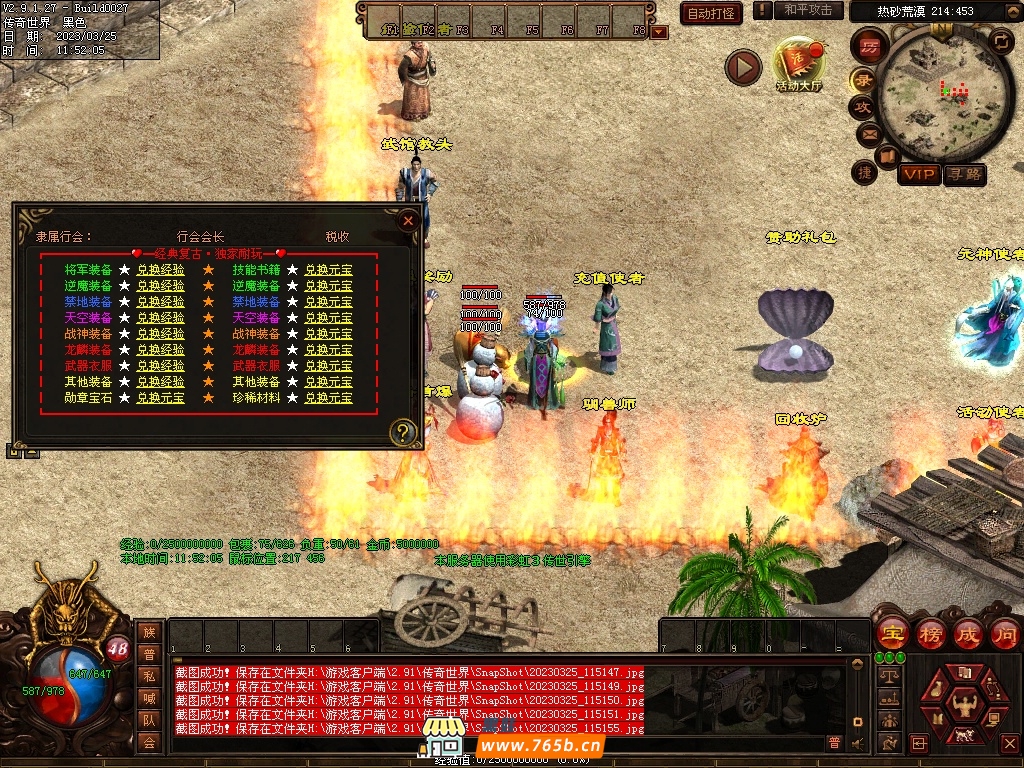Toggle 自动打怪 auto-fight button
This screenshot has height=768, width=1024.
point(711,13)
